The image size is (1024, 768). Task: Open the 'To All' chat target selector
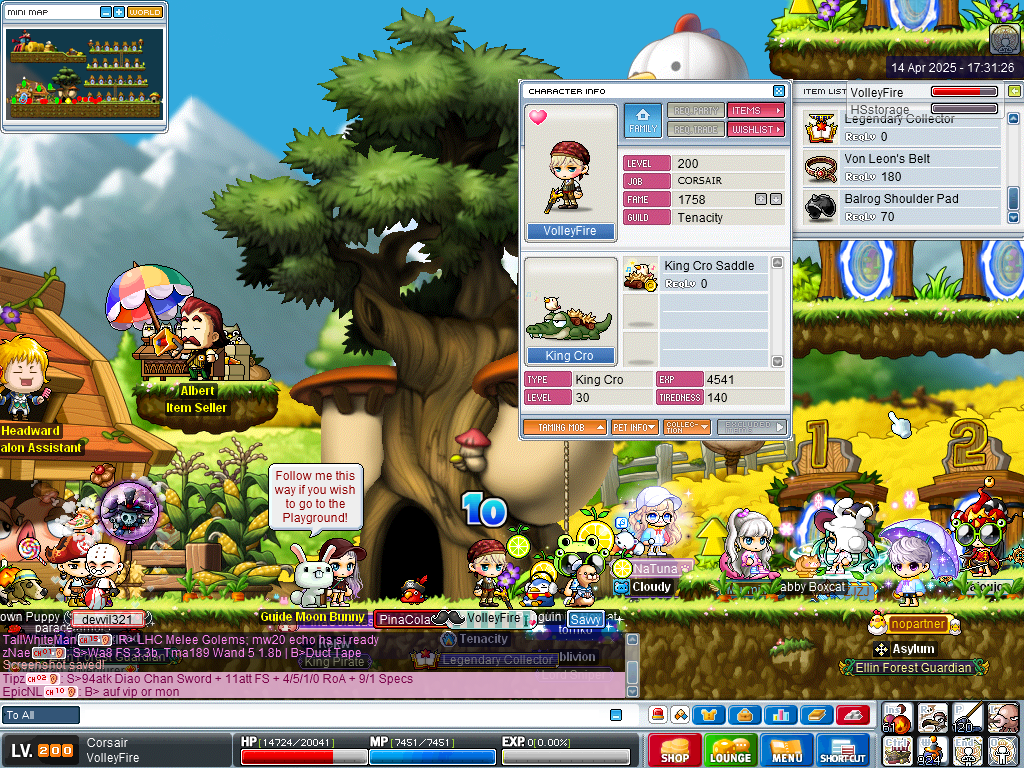tap(40, 715)
